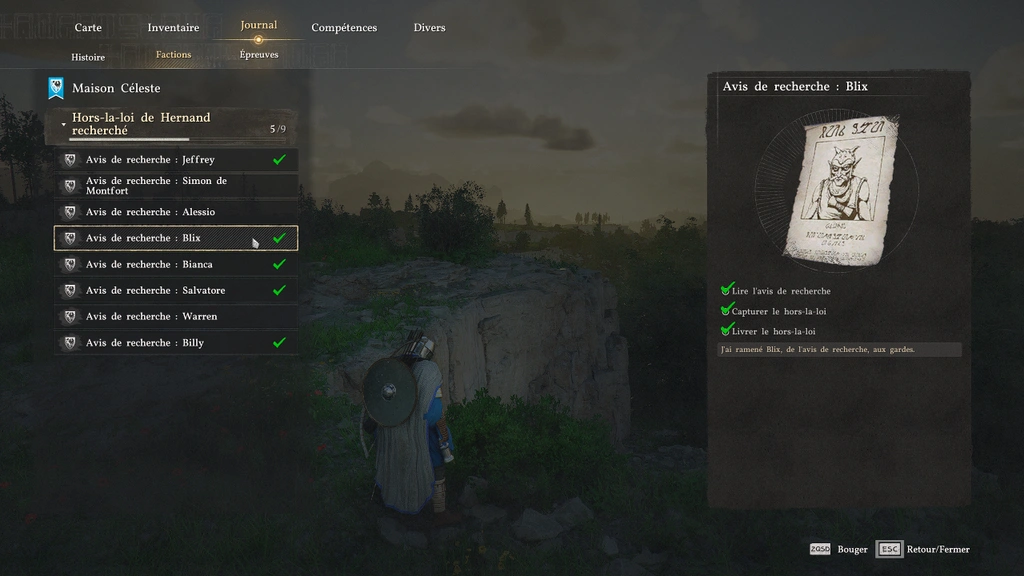The width and height of the screenshot is (1024, 576).
Task: Click Retour/Fermer to close the journal
Action: (925, 549)
